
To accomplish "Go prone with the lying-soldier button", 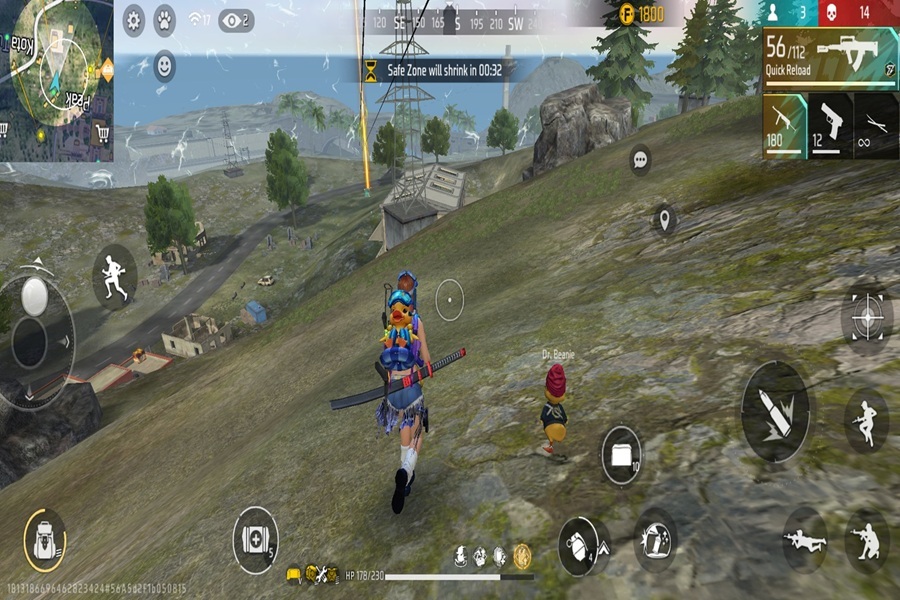I will pyautogui.click(x=805, y=541).
